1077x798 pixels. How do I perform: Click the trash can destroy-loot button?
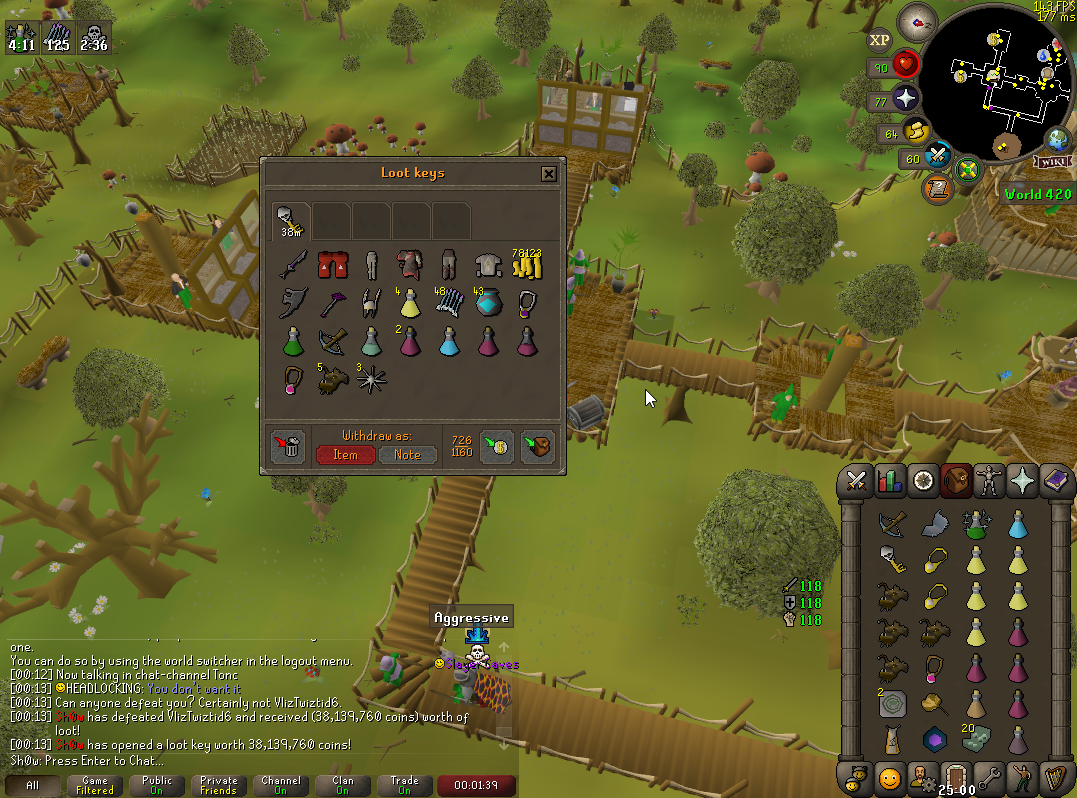288,447
